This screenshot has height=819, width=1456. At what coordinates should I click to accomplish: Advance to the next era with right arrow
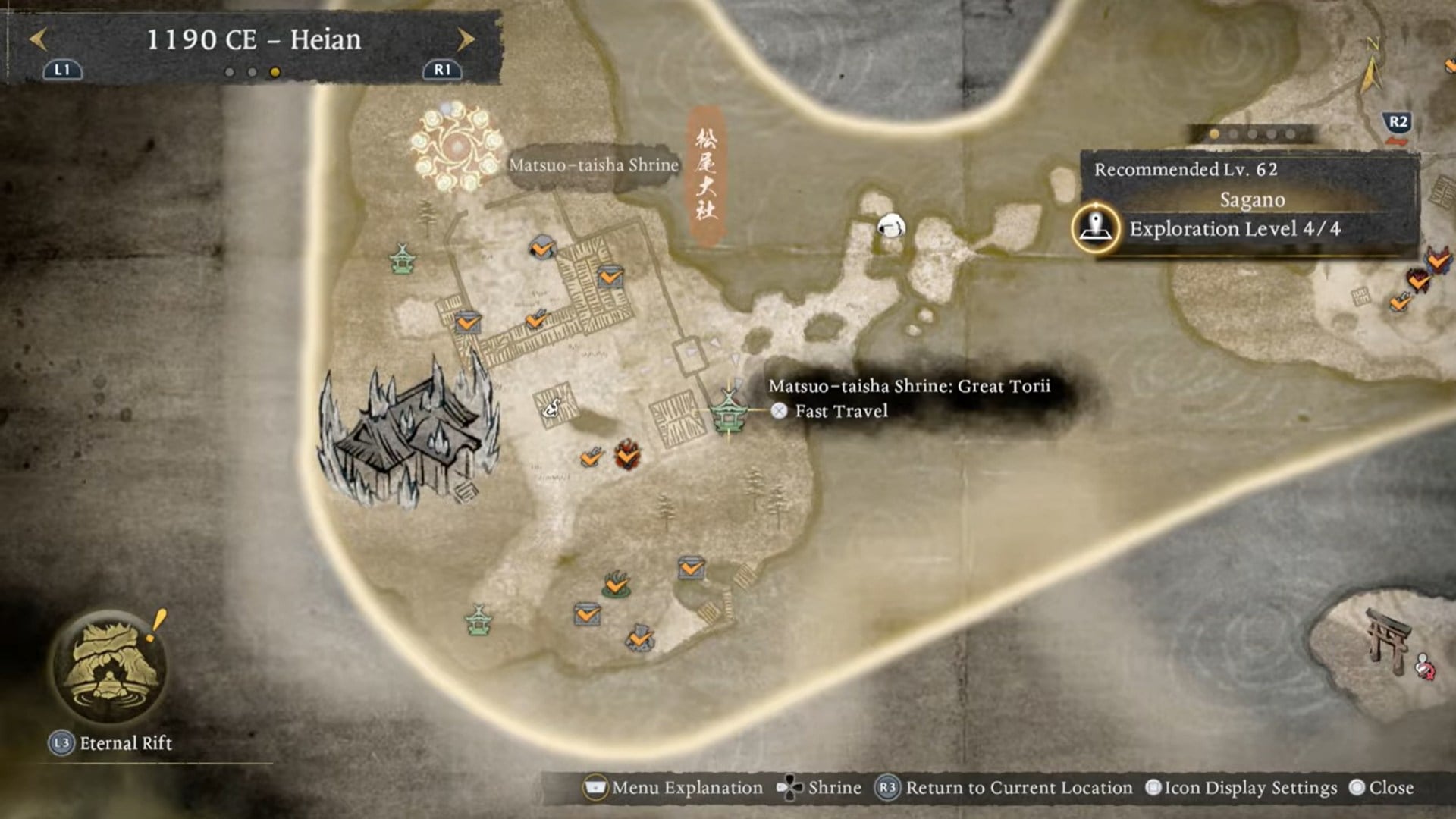click(x=466, y=39)
